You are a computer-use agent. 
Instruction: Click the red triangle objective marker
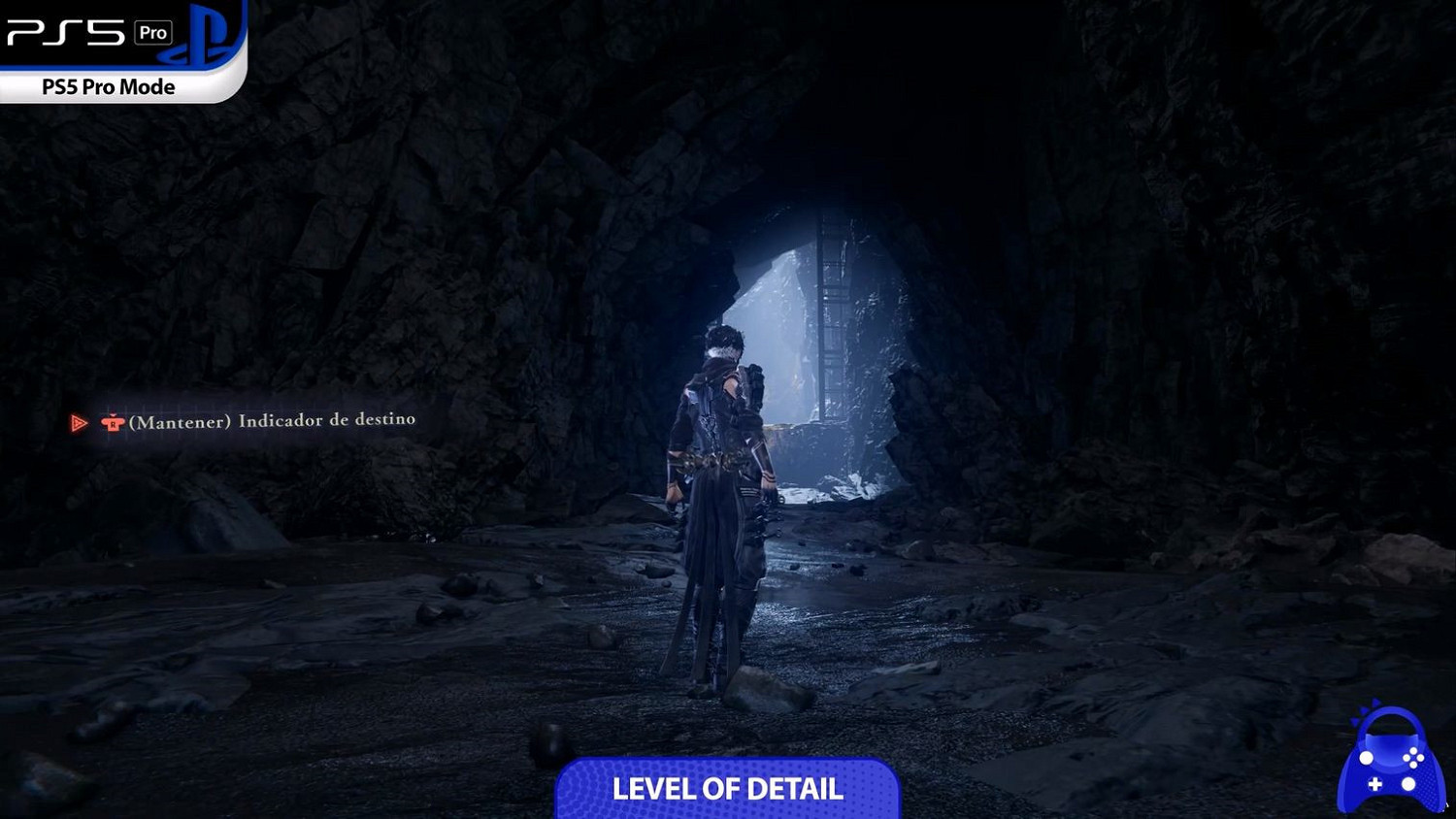tap(79, 421)
